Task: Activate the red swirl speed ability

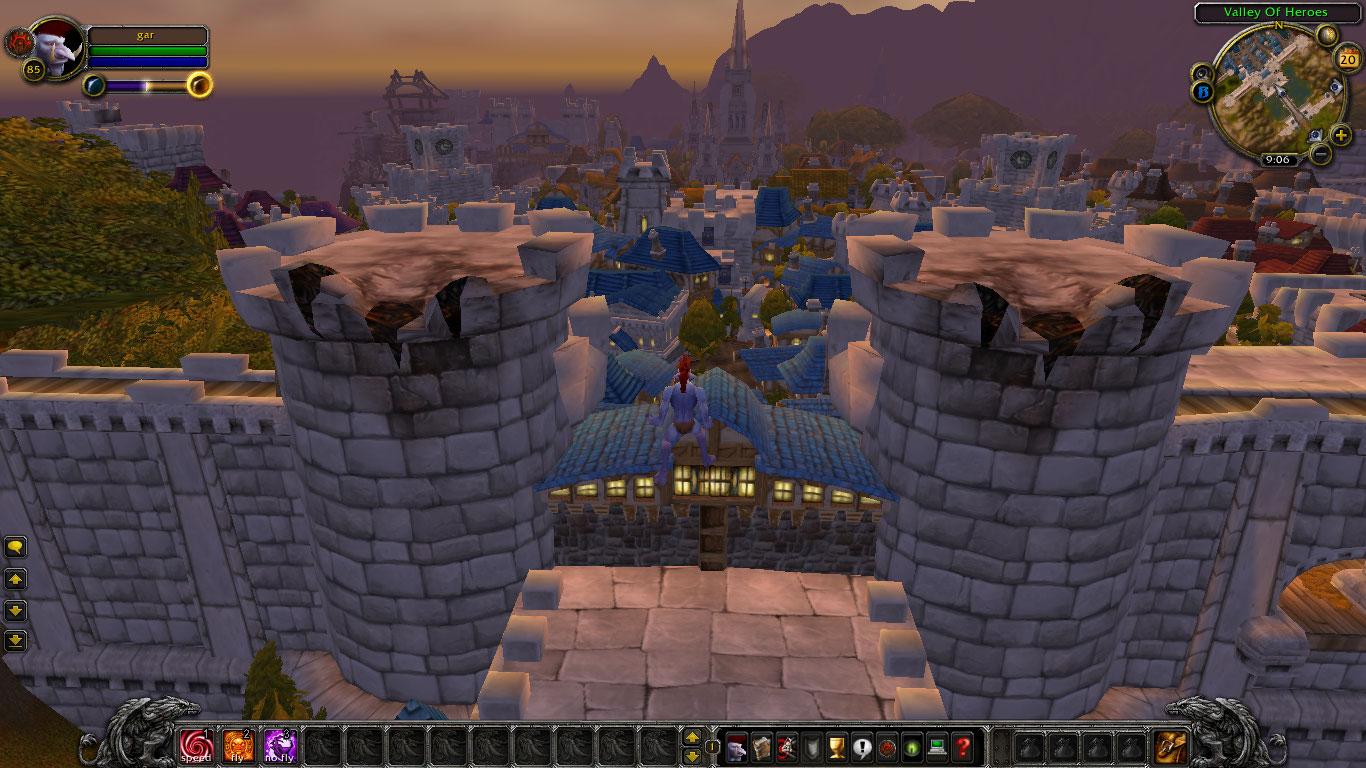Action: click(x=196, y=746)
